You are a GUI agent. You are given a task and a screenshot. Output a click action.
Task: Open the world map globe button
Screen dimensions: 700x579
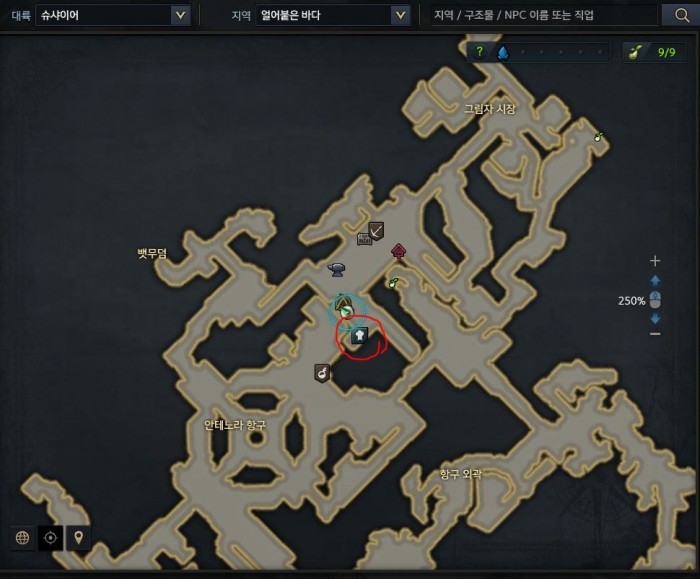[x=22, y=538]
